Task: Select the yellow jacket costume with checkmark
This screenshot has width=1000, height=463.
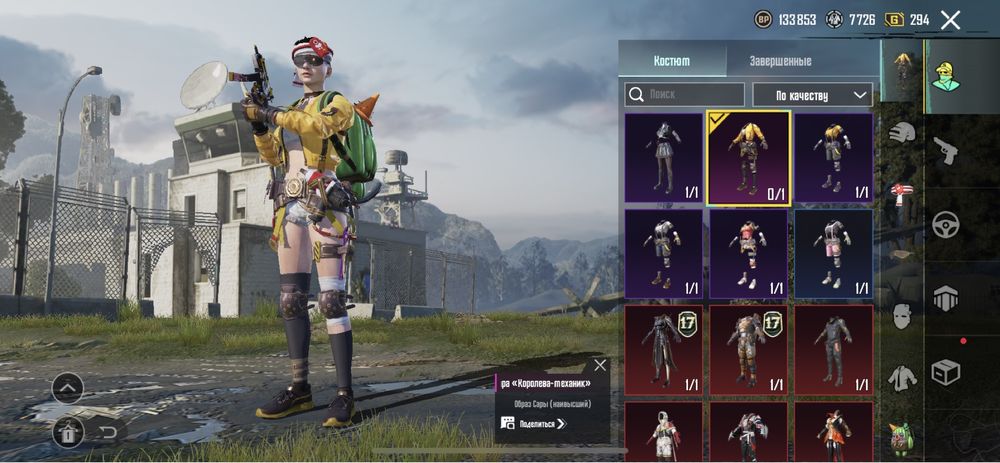Action: click(749, 158)
